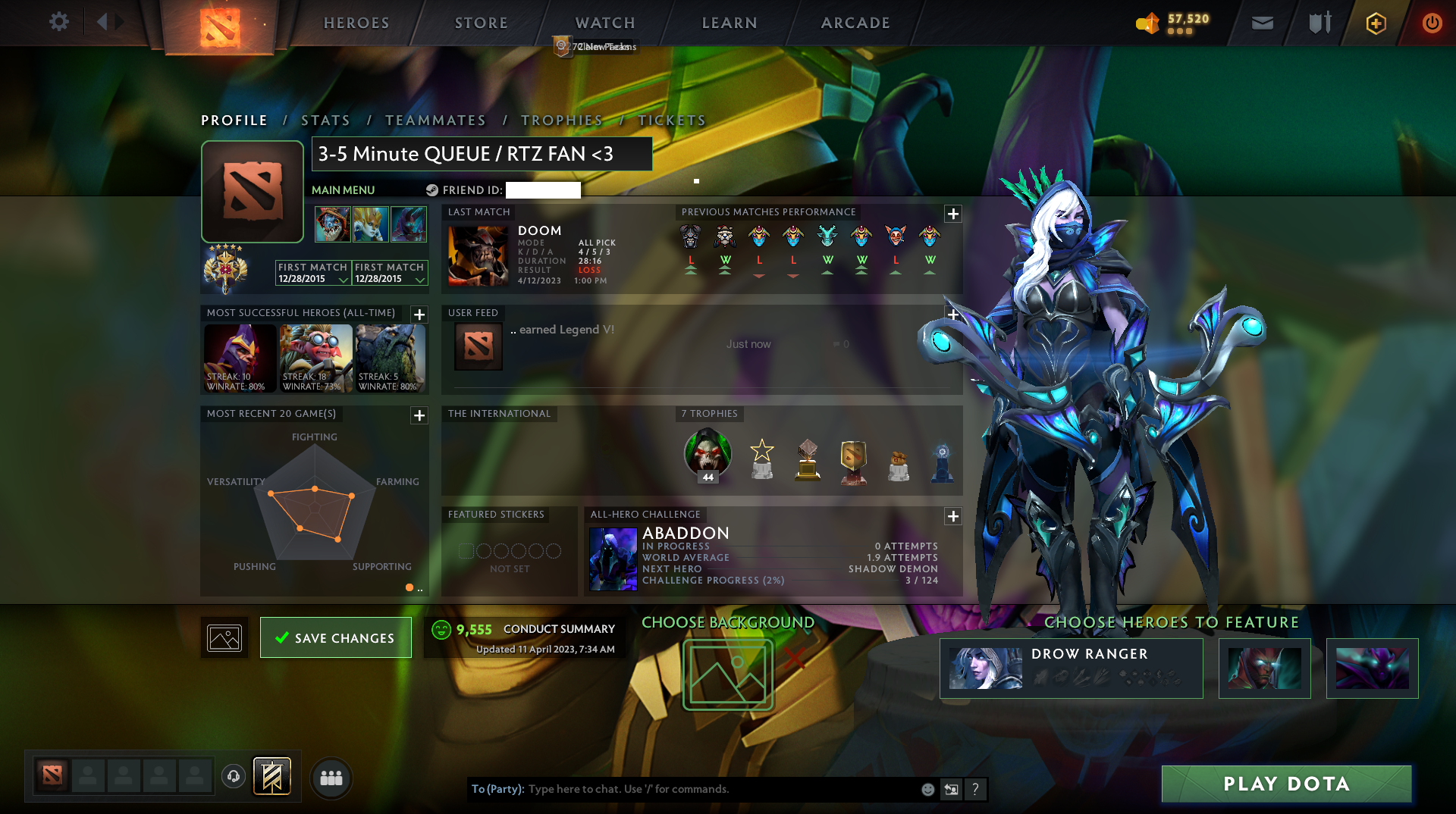Open the emoticon smiley in the chat bar
Image resolution: width=1456 pixels, height=814 pixels.
pos(927,789)
